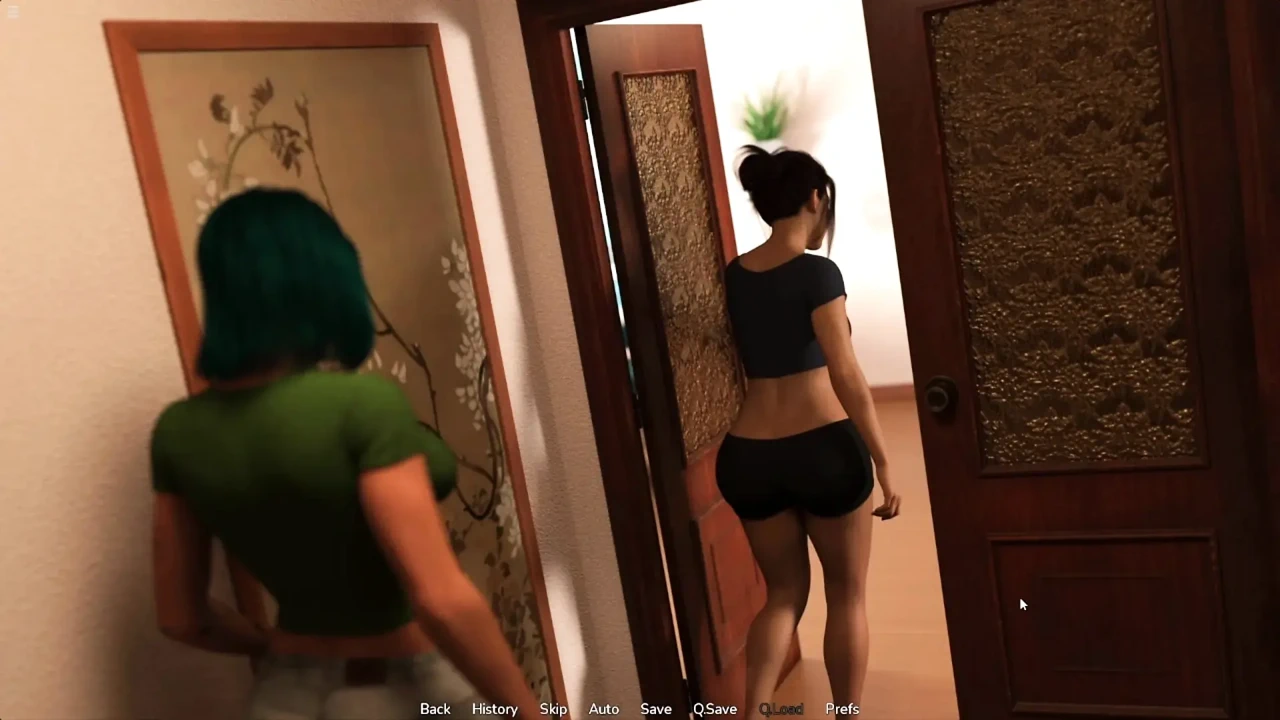The image size is (1280, 720).
Task: Open the Save menu
Action: [656, 708]
